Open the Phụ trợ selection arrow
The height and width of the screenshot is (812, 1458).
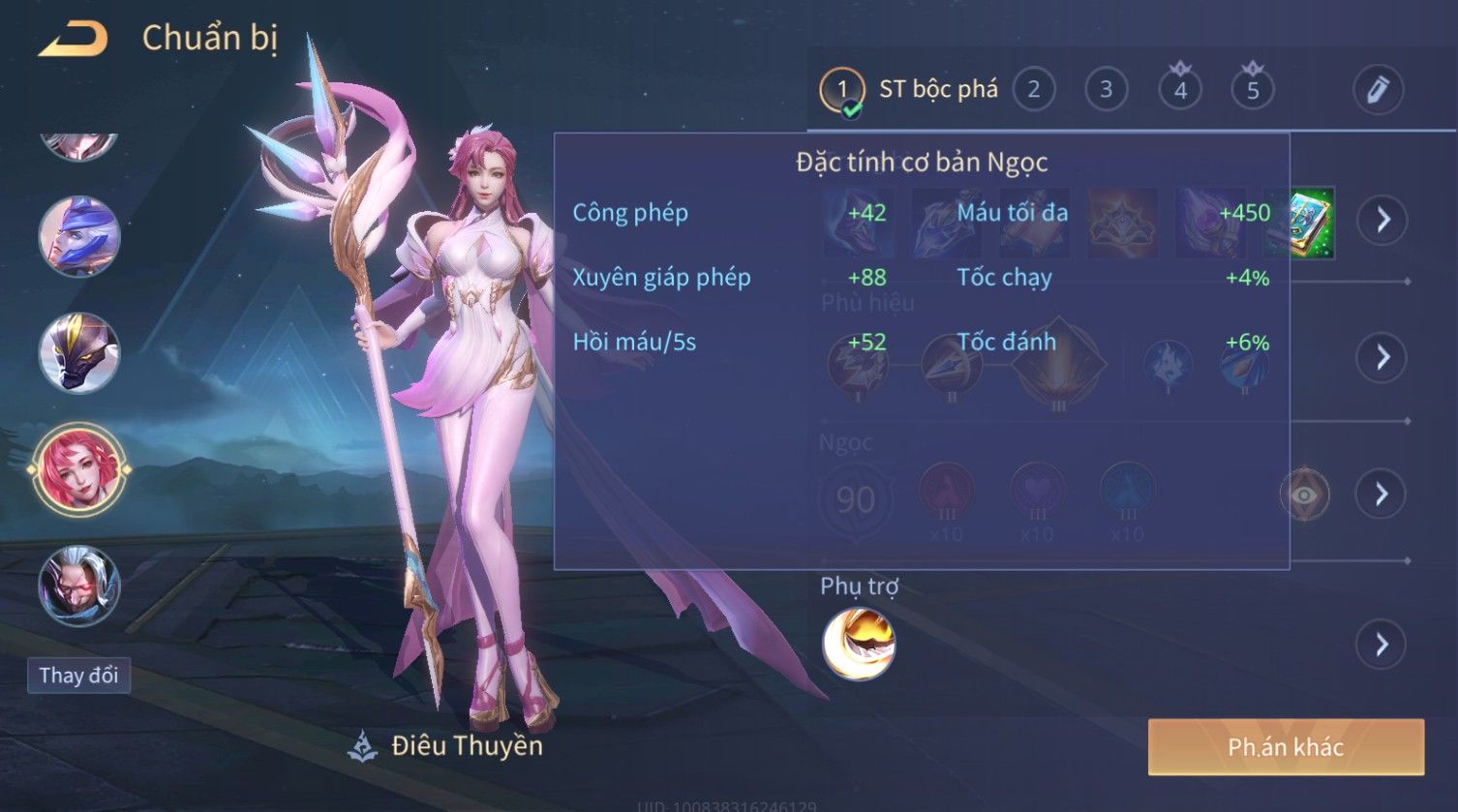tap(1382, 645)
